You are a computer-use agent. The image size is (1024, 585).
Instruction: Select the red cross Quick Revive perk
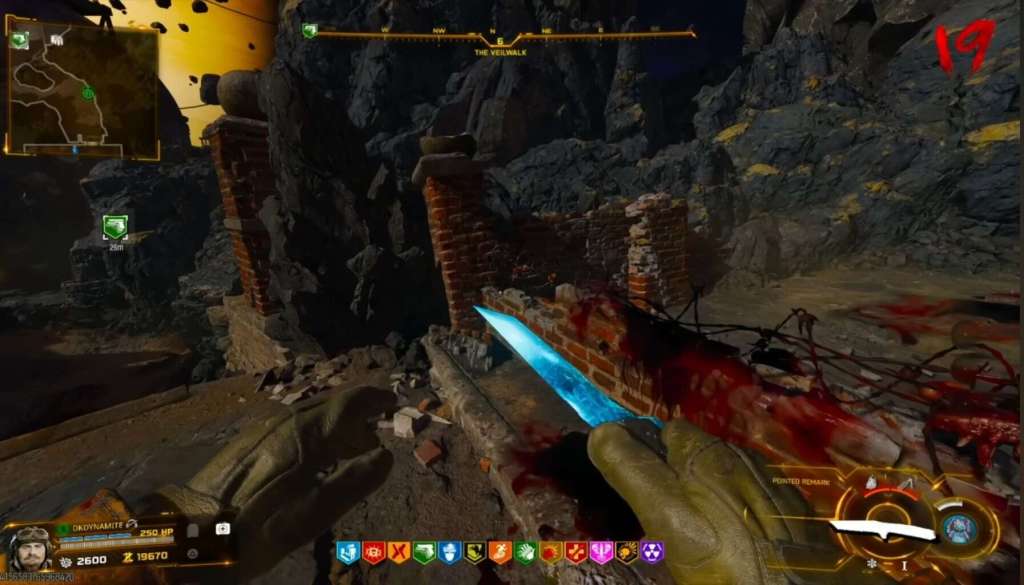coord(577,552)
